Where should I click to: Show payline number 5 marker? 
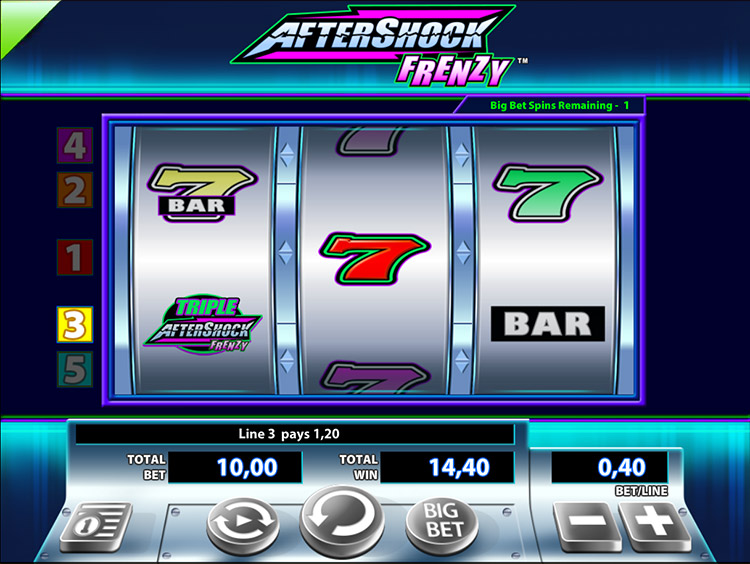(x=75, y=369)
